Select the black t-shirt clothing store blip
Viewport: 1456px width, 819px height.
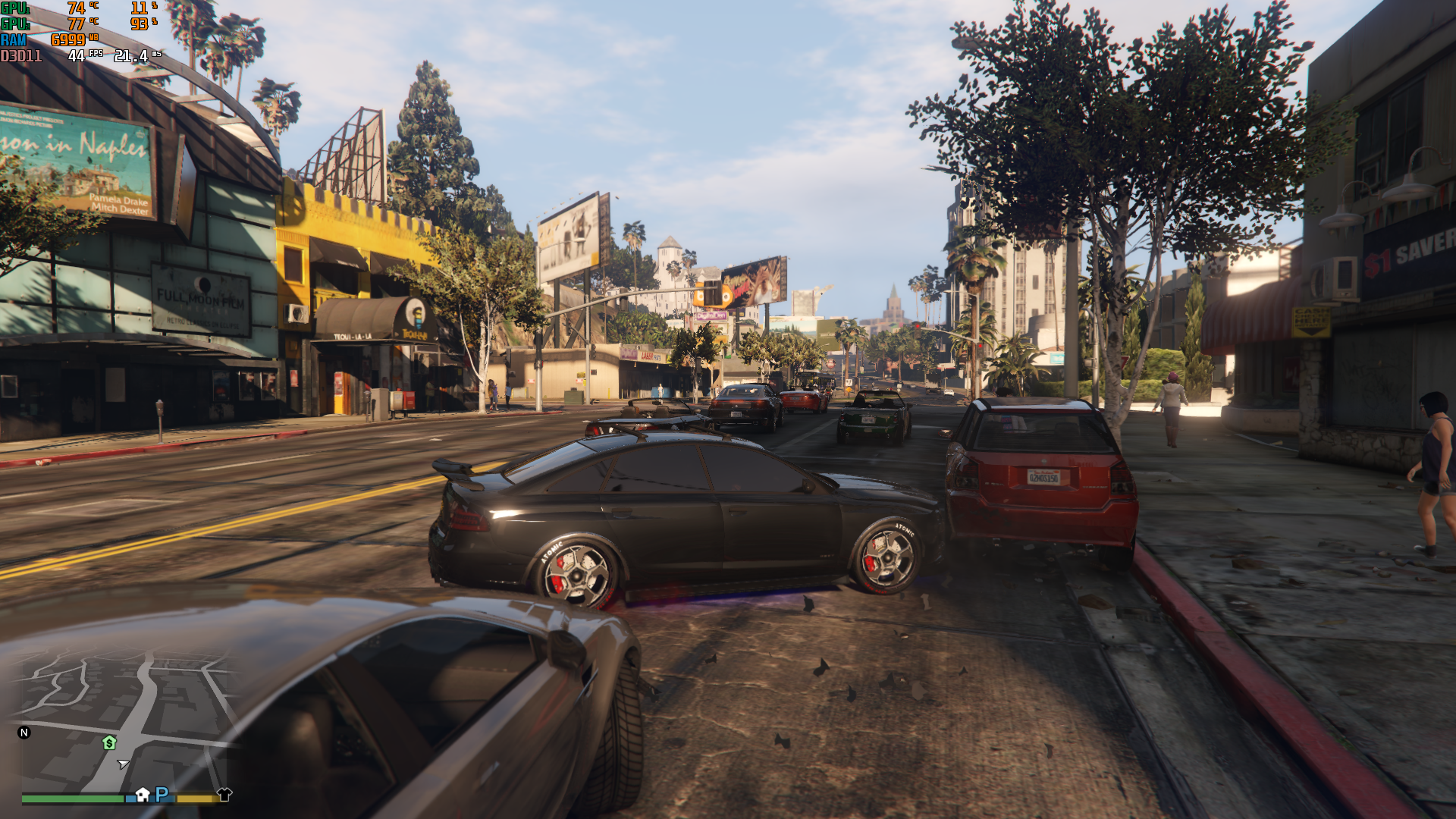[x=224, y=794]
